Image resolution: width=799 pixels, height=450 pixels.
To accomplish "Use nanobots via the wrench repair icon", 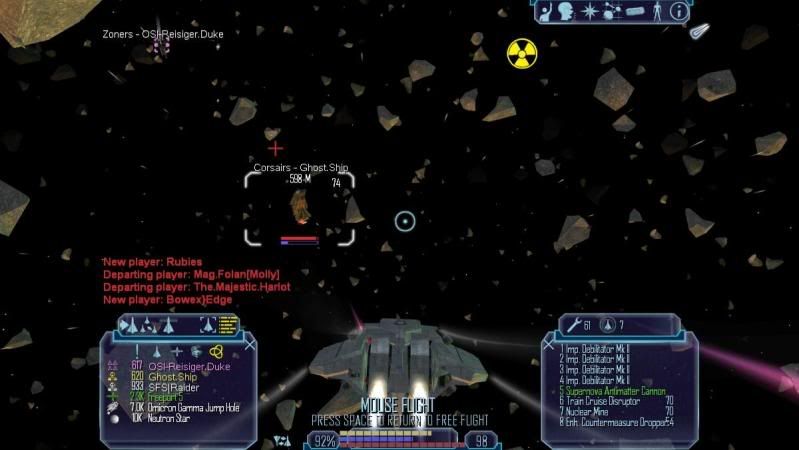I will click(573, 324).
